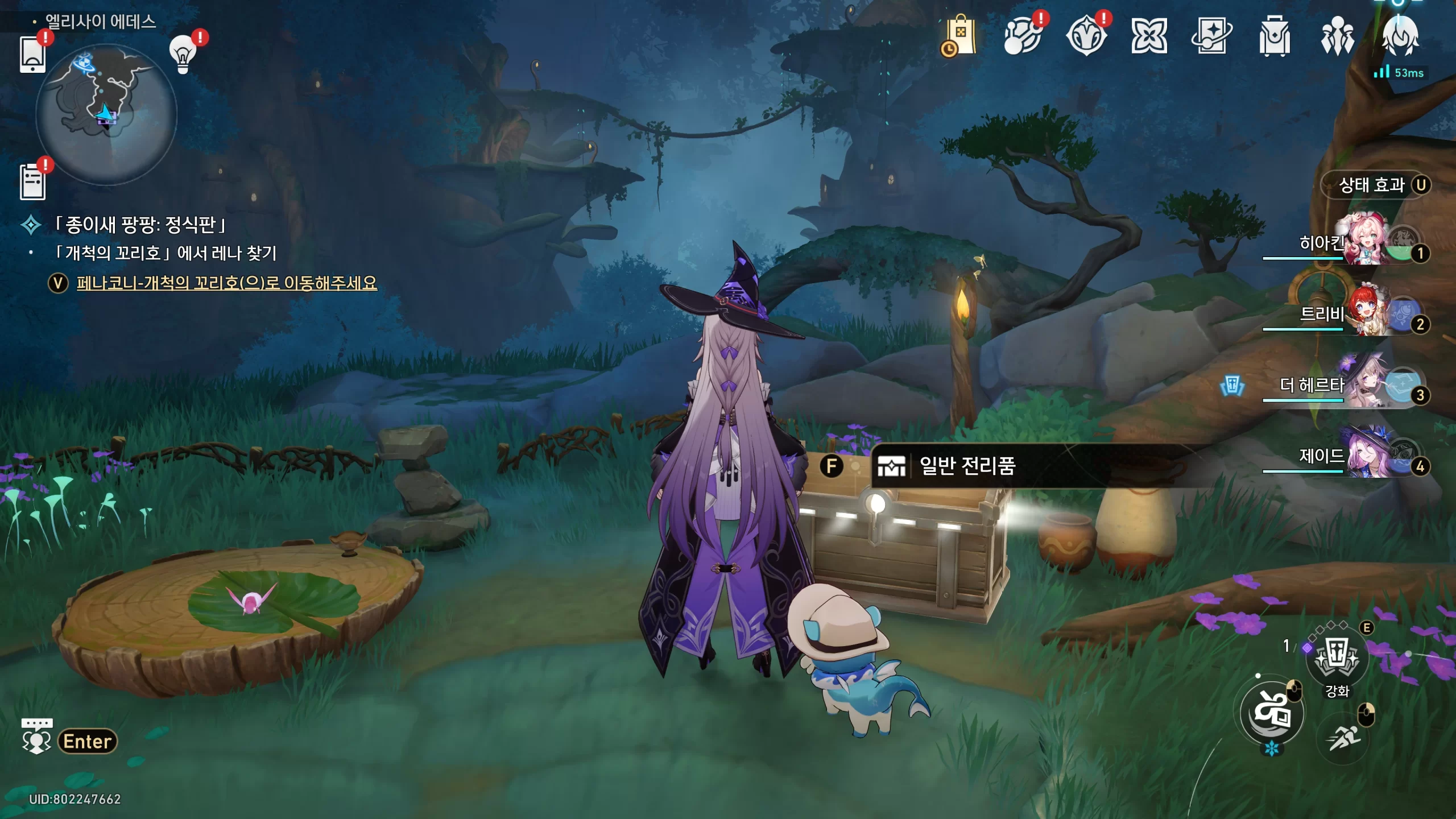Open the circular minimap

106,114
